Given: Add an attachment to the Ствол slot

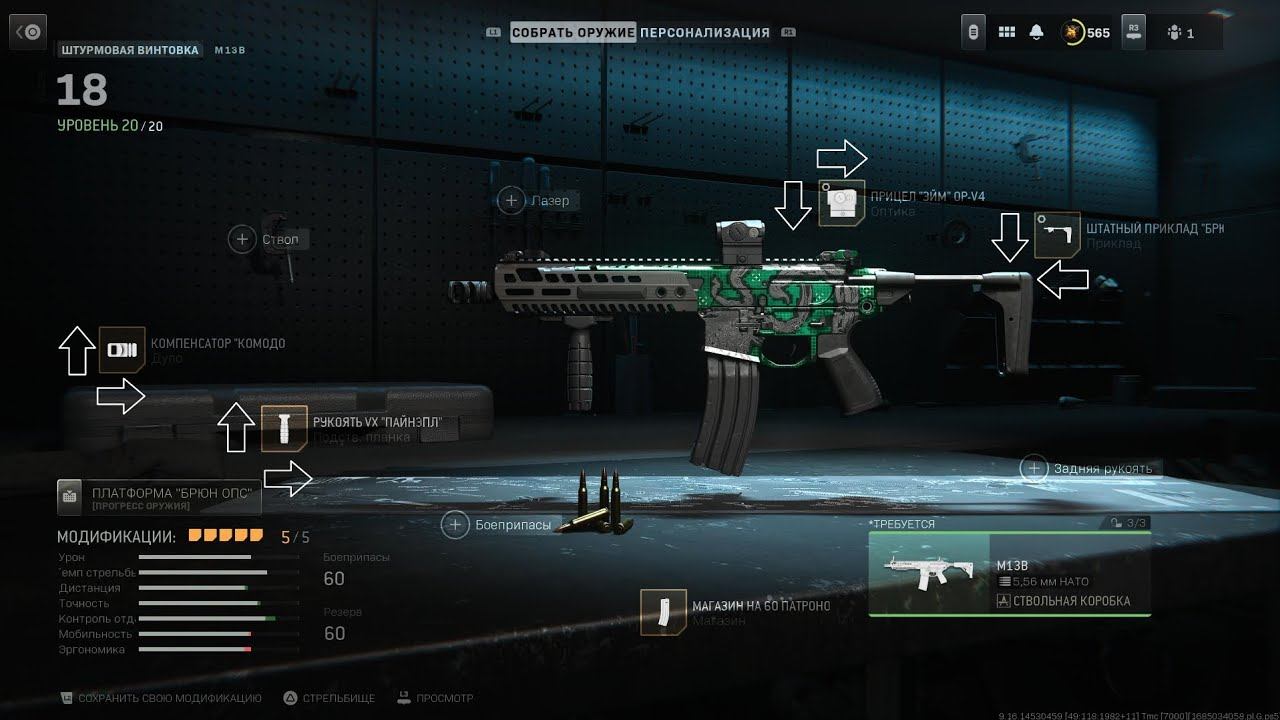Looking at the screenshot, I should click(x=242, y=239).
